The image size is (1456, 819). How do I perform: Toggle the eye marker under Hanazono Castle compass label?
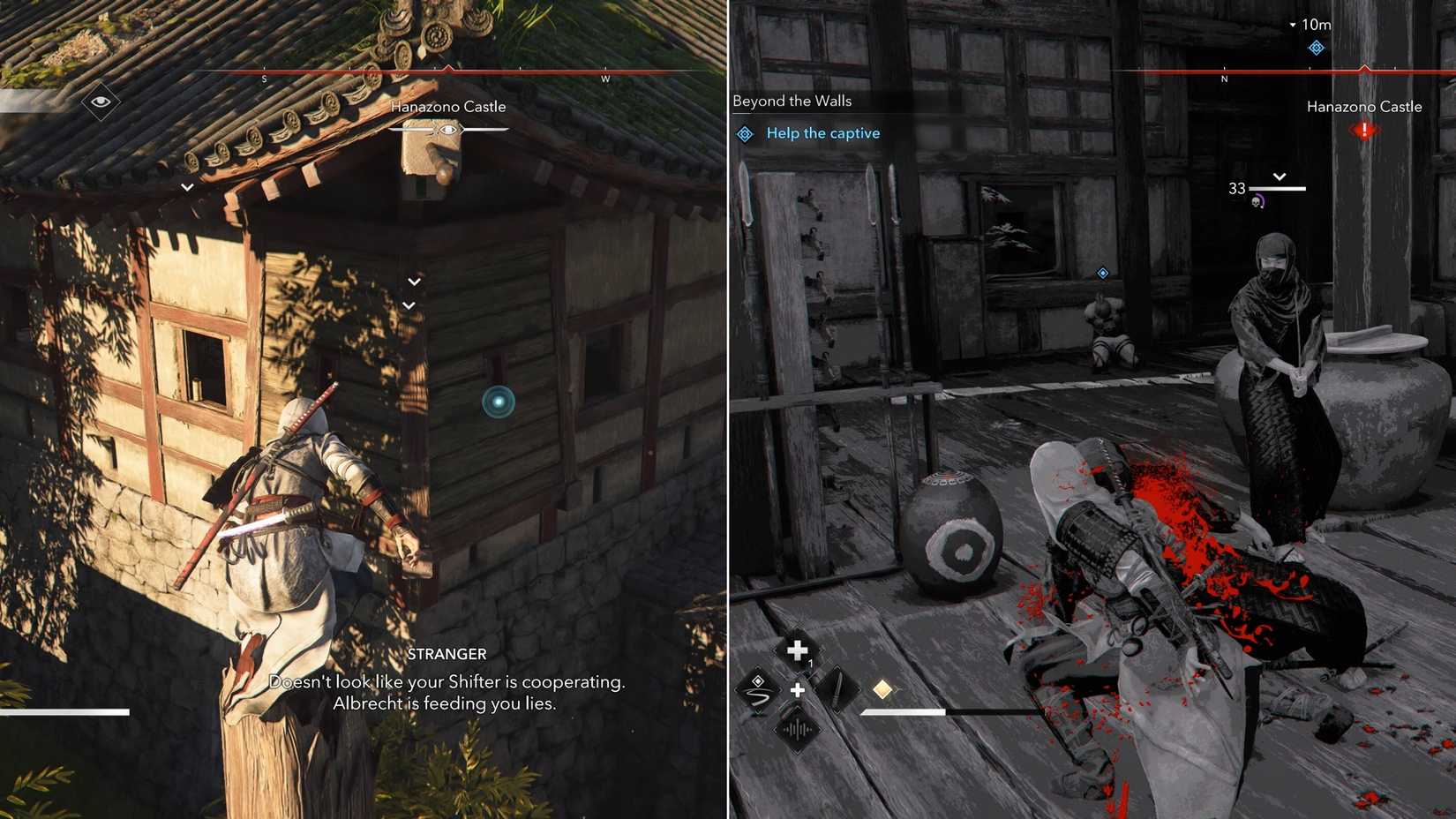click(448, 129)
